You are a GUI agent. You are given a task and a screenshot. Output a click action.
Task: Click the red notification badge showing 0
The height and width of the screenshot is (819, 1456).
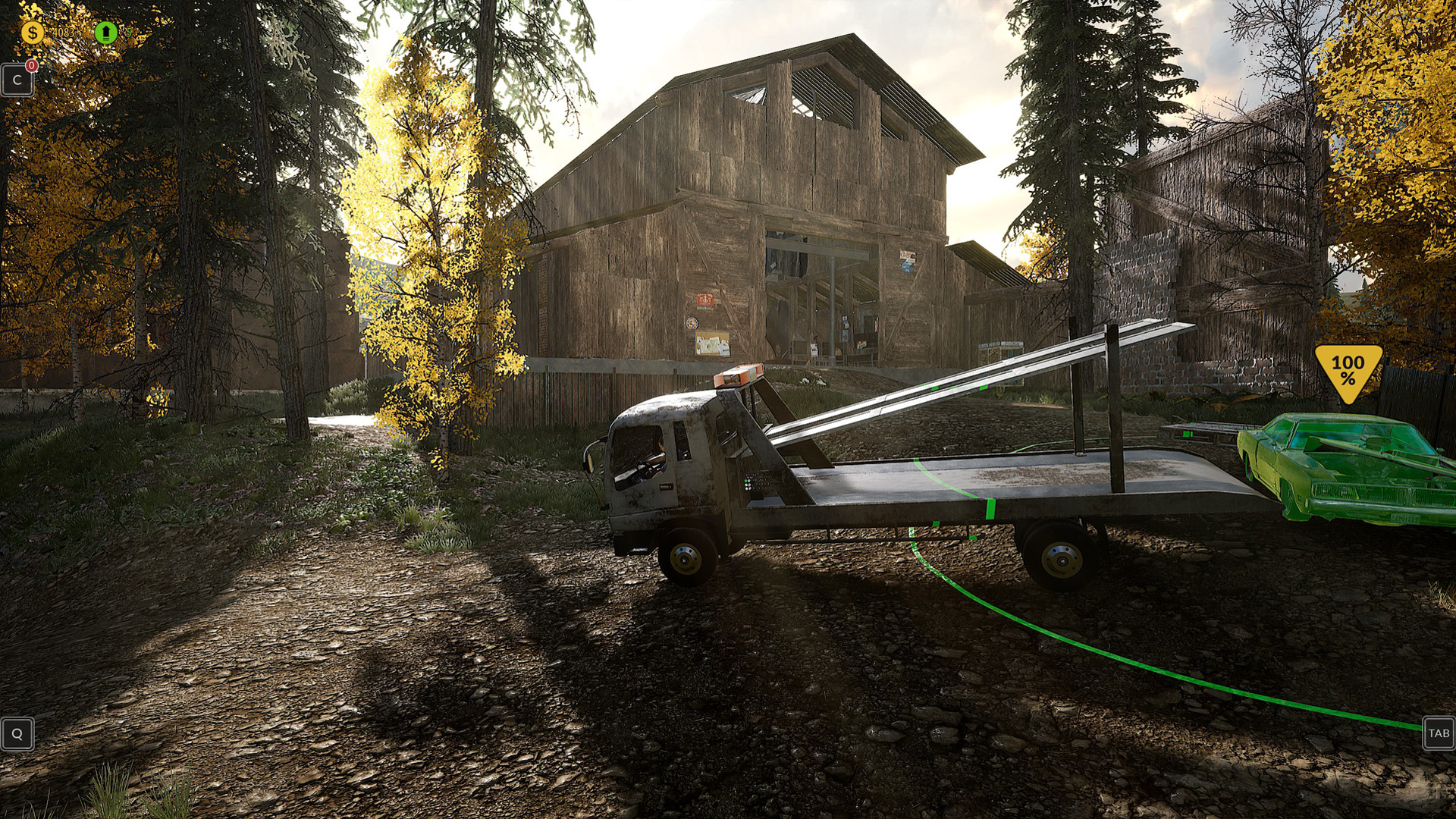pyautogui.click(x=32, y=67)
